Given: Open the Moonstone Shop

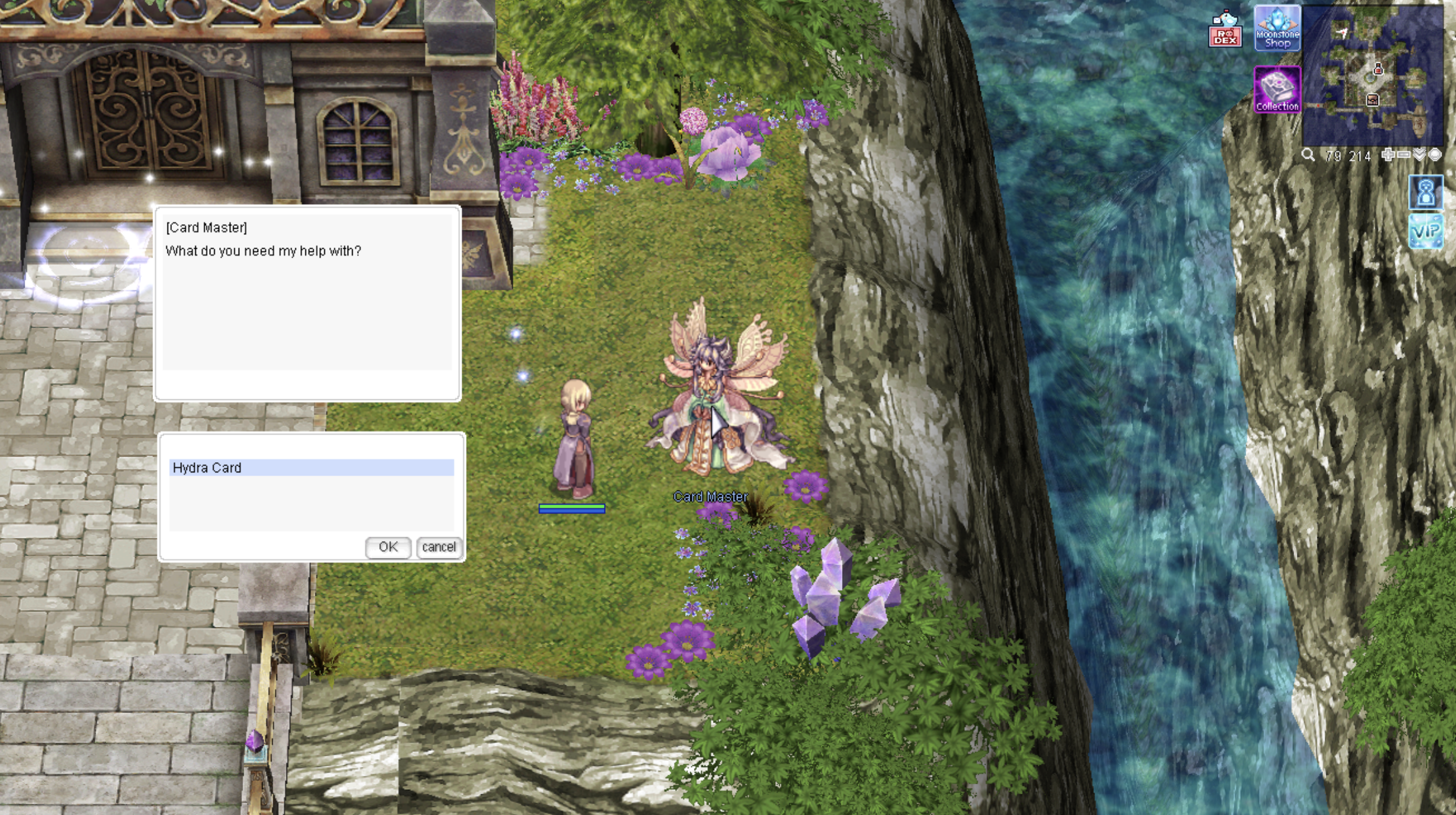Looking at the screenshot, I should pyautogui.click(x=1277, y=28).
